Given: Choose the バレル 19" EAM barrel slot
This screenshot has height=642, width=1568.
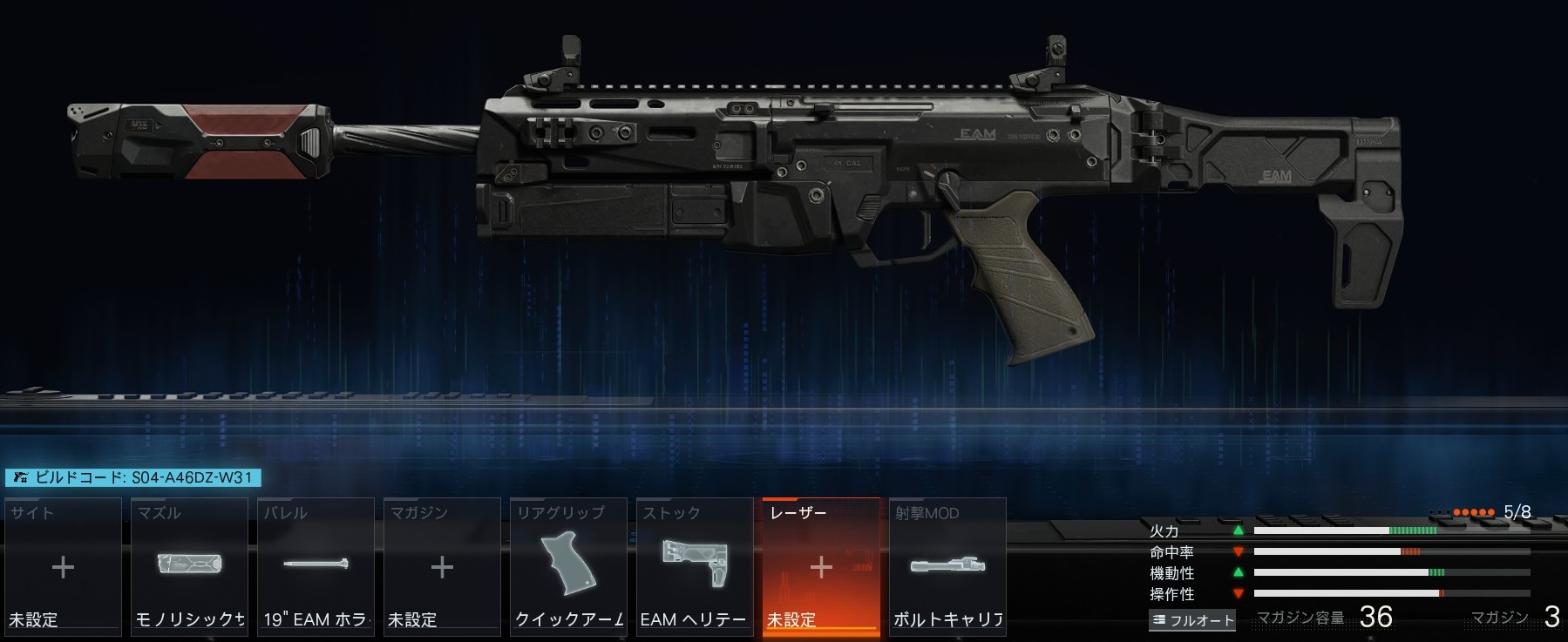Looking at the screenshot, I should (x=316, y=566).
